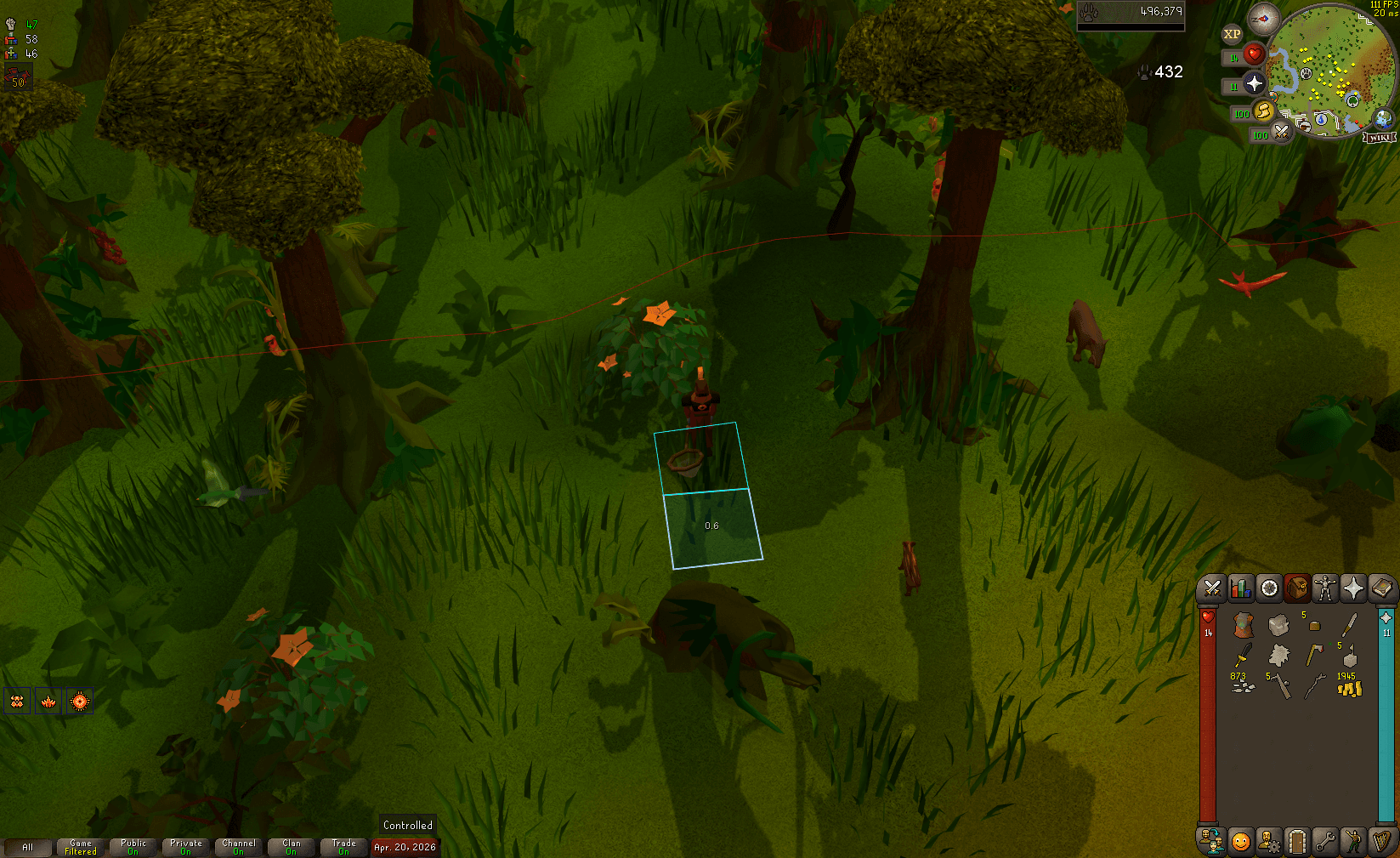1400x858 pixels.
Task: Open the Settings wrench tab
Action: tap(1324, 840)
